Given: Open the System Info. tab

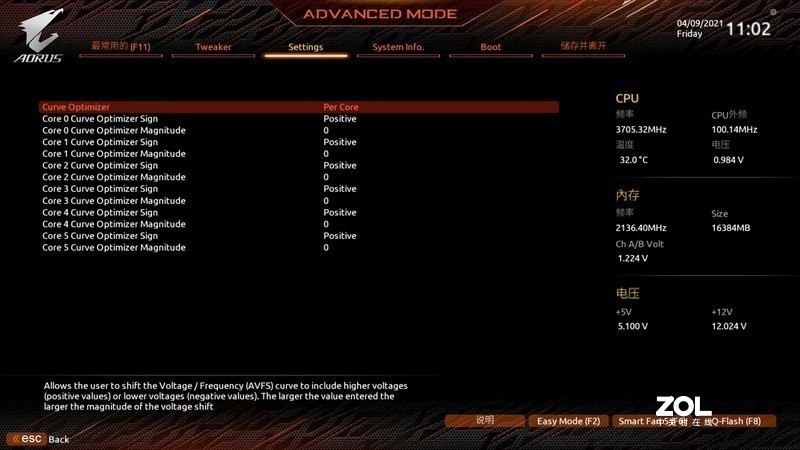Looking at the screenshot, I should coord(398,47).
